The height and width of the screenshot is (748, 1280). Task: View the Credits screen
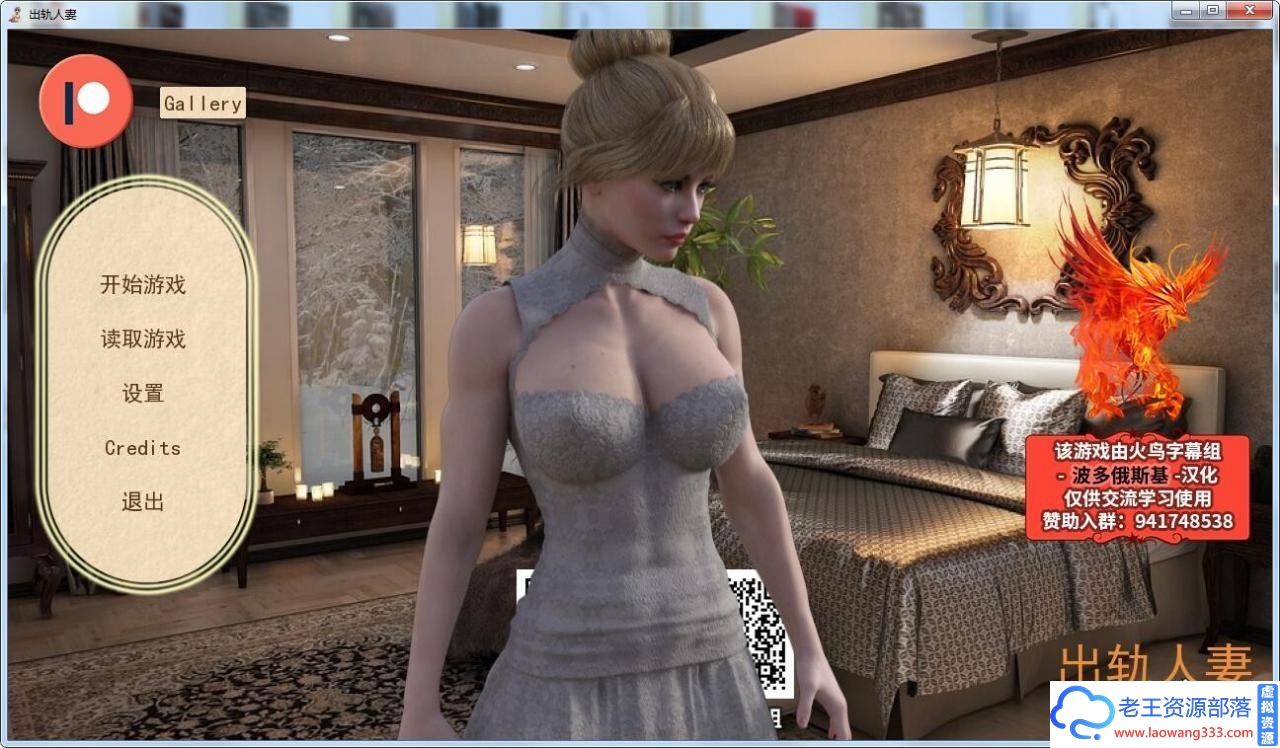click(142, 448)
